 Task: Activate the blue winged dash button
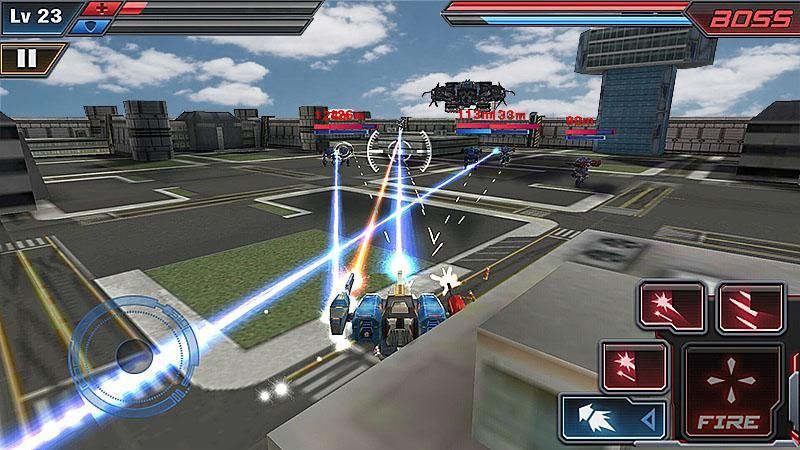[x=614, y=416]
